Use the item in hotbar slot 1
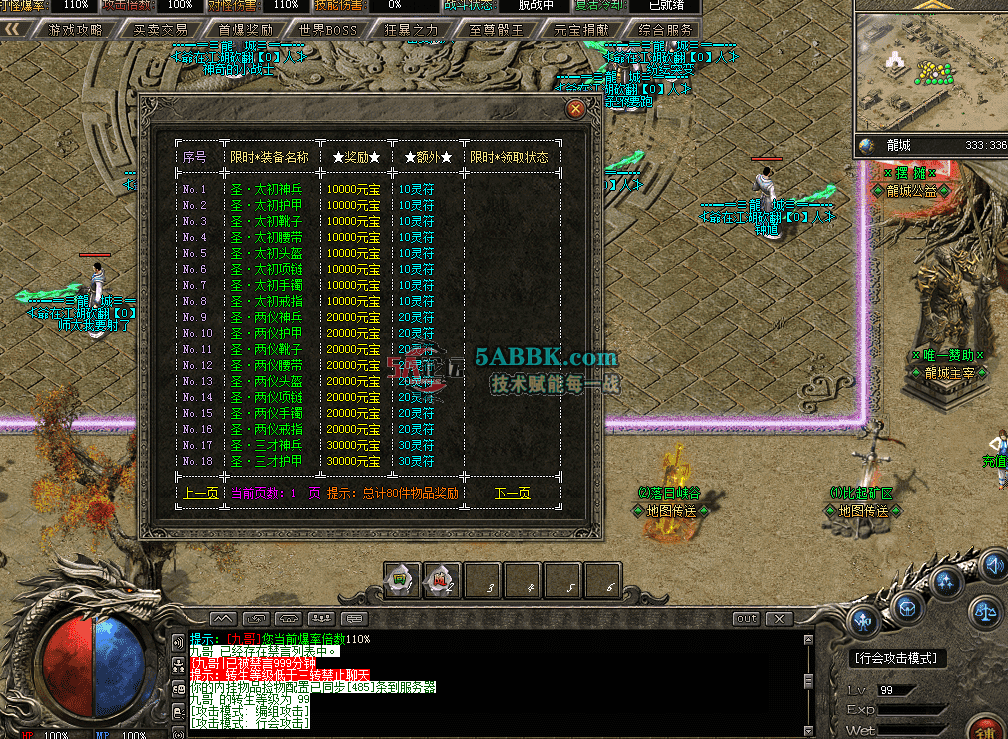Image resolution: width=1008 pixels, height=739 pixels. click(x=401, y=579)
